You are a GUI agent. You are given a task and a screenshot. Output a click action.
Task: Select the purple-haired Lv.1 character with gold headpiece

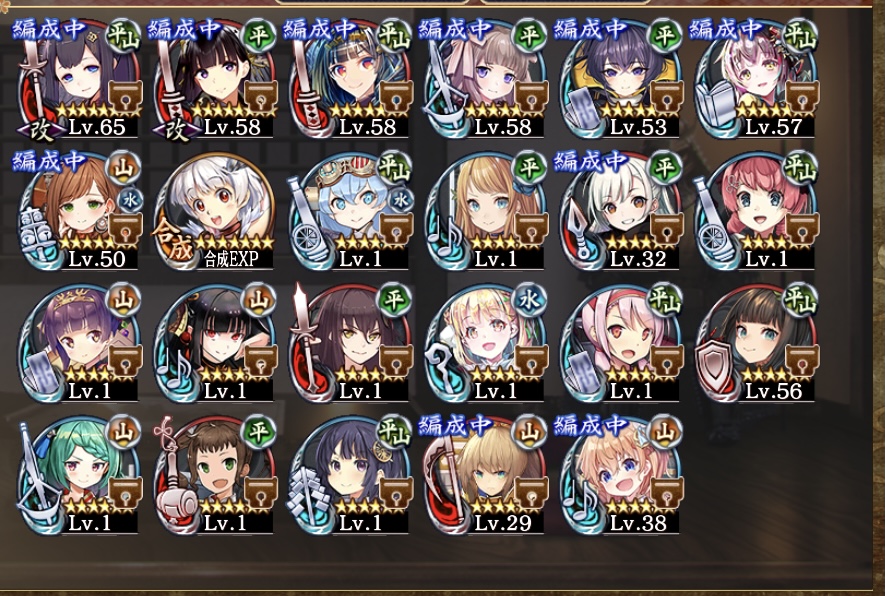tap(78, 343)
